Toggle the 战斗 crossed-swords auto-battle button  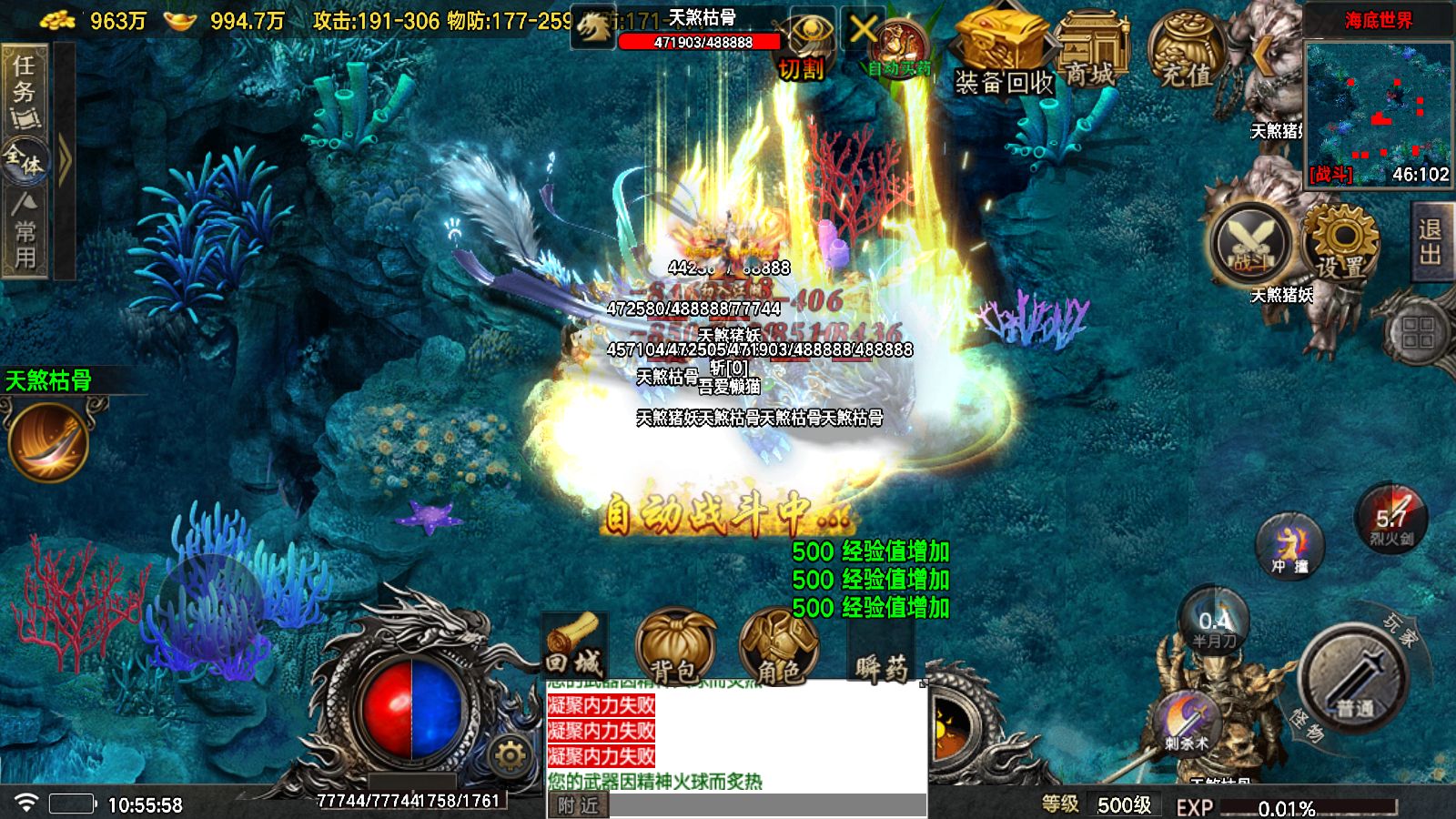1252,243
